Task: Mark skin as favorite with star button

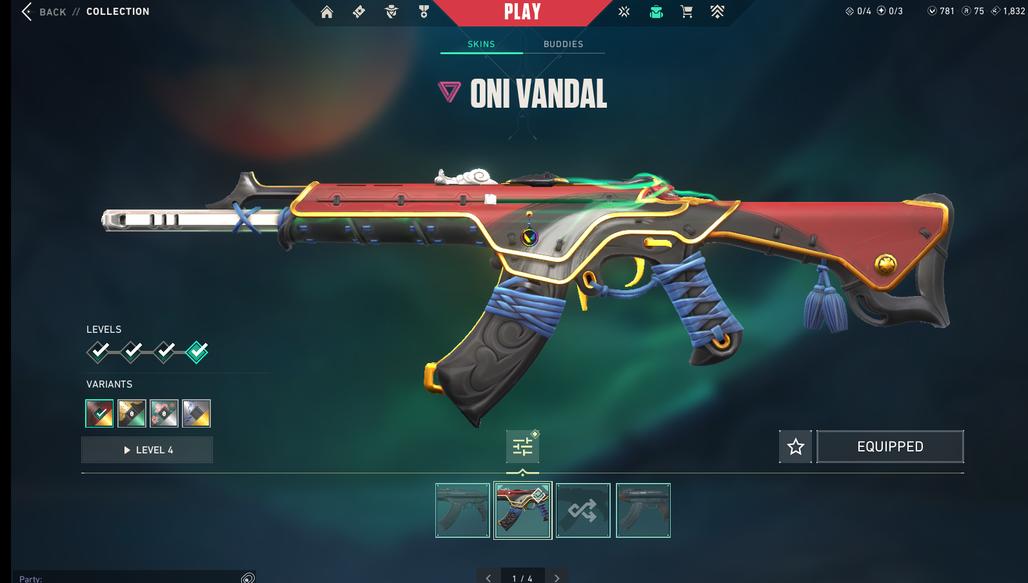Action: point(795,447)
